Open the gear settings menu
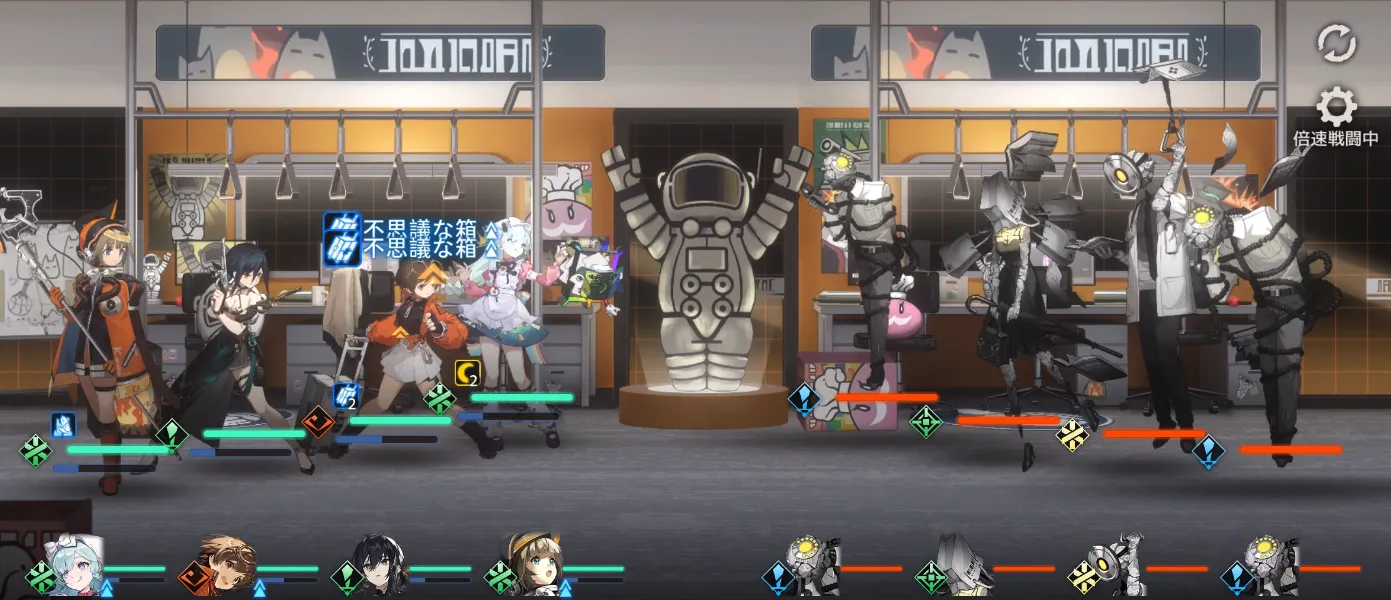This screenshot has height=600, width=1391. pyautogui.click(x=1336, y=106)
